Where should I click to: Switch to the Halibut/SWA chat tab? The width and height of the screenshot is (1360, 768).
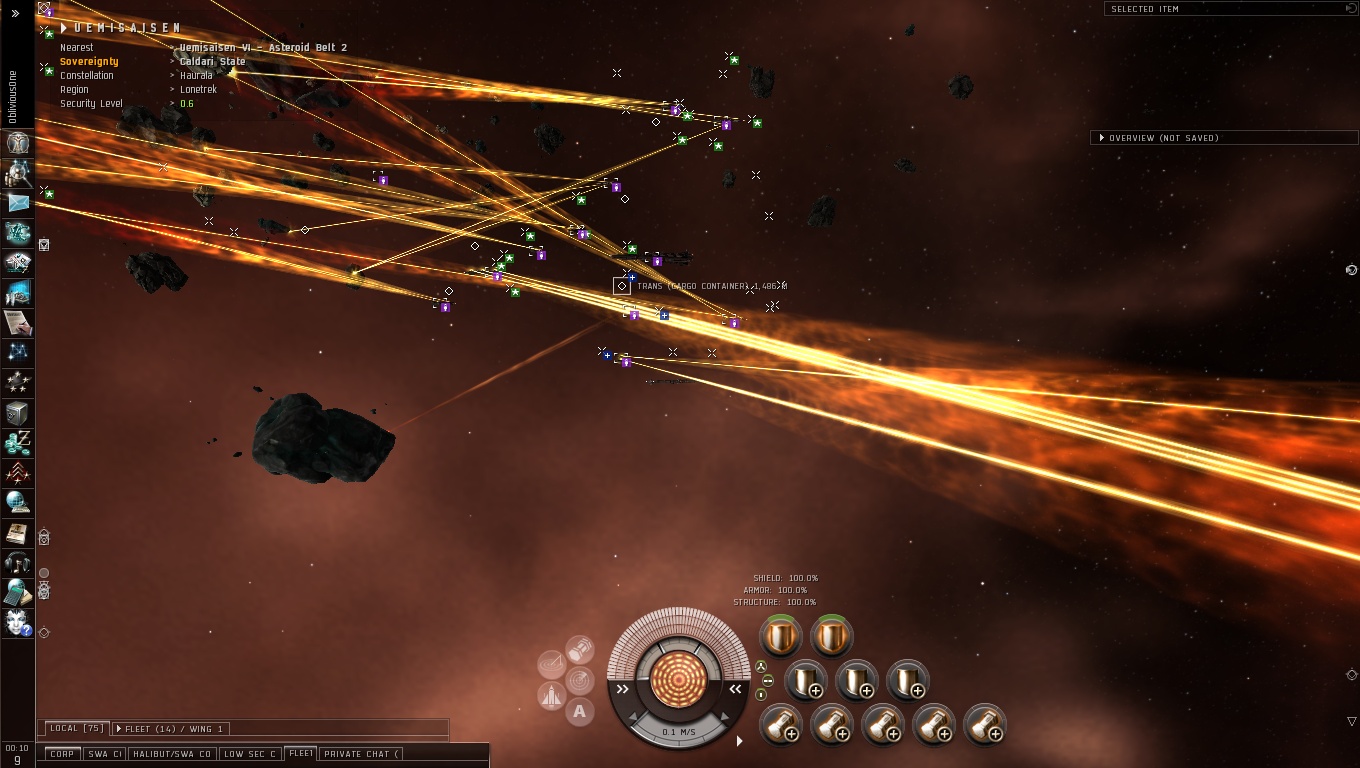[171, 754]
